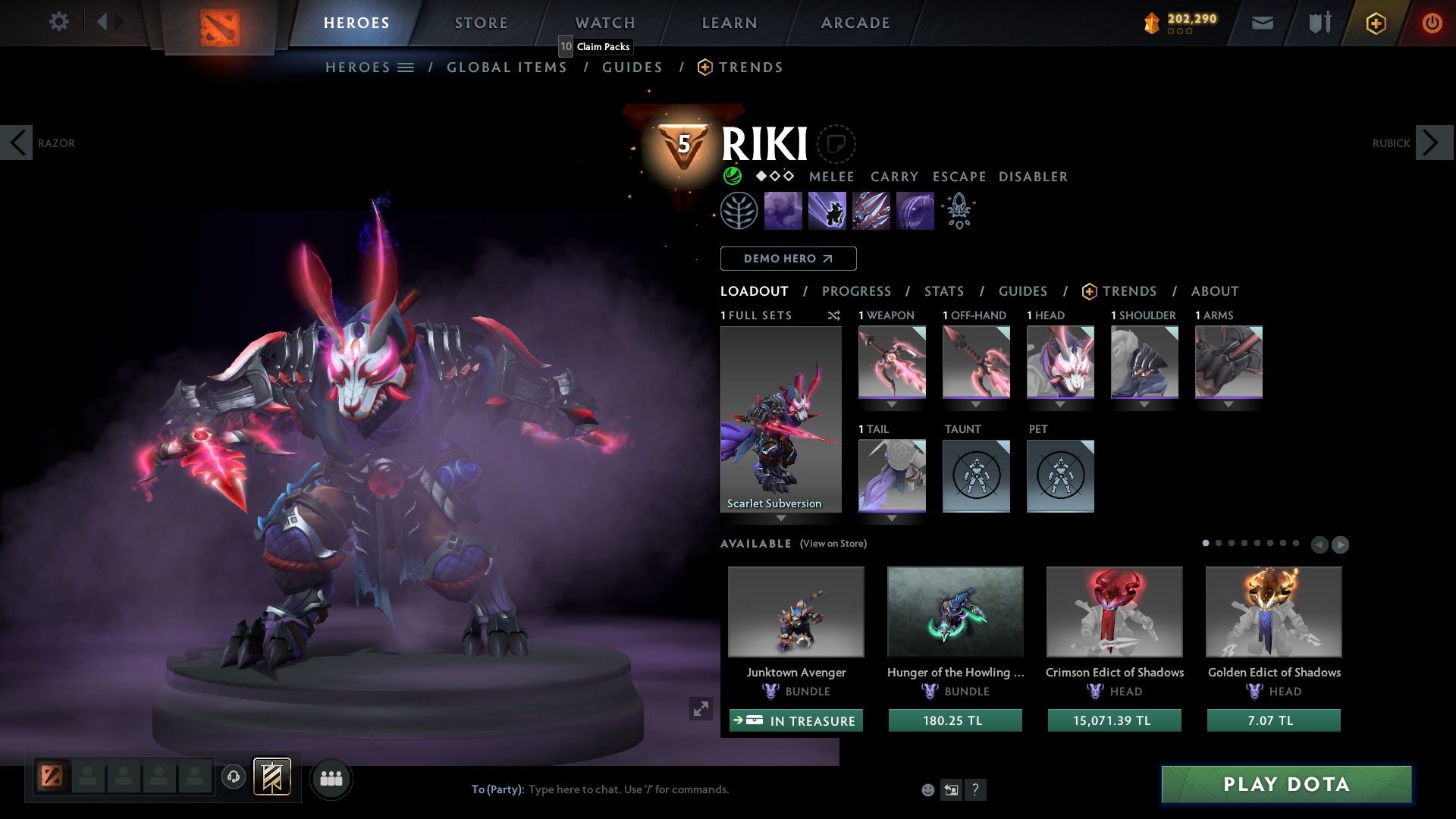
Task: Click the battle pass shield icon near top right
Action: pyautogui.click(x=1319, y=22)
